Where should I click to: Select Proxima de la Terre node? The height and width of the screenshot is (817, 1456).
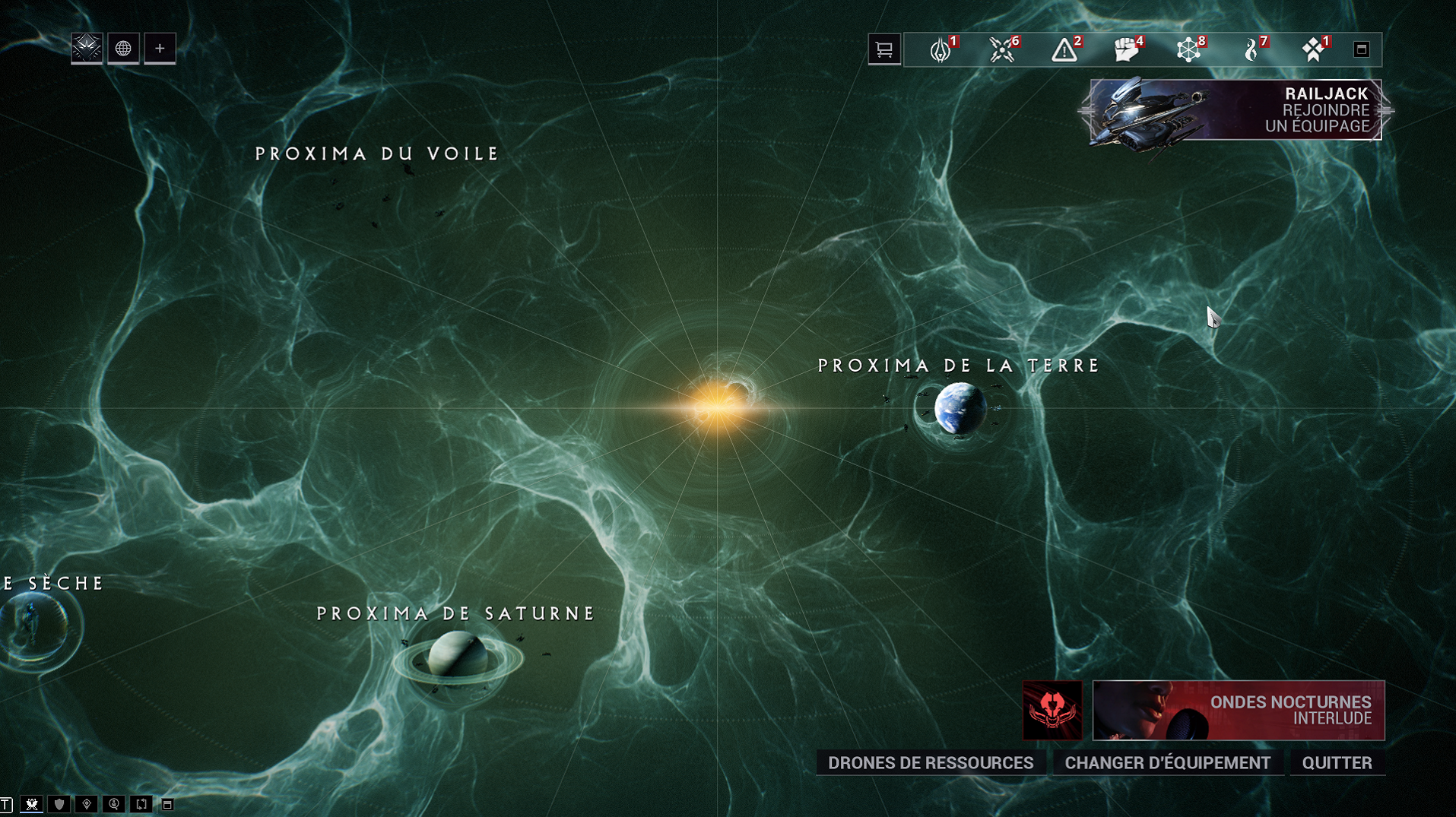pyautogui.click(x=960, y=408)
